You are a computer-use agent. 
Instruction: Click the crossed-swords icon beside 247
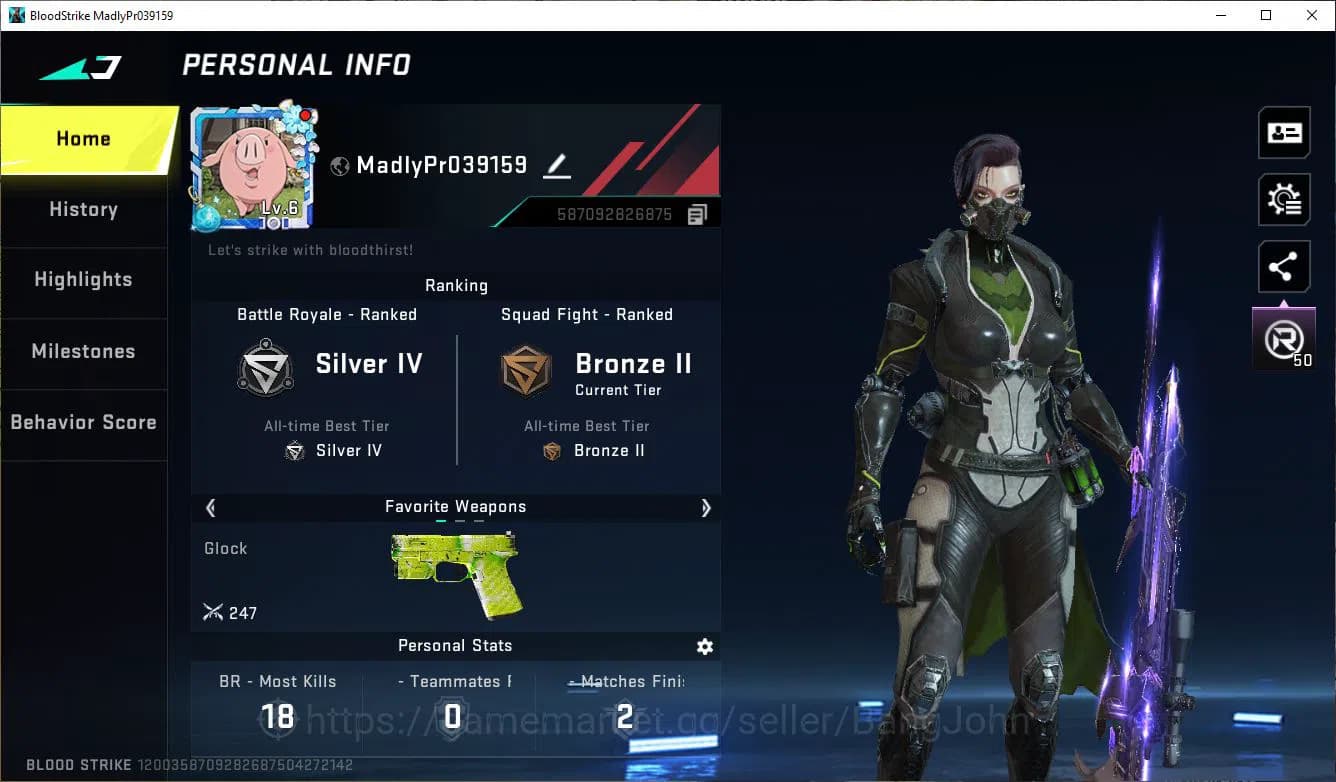(x=213, y=612)
